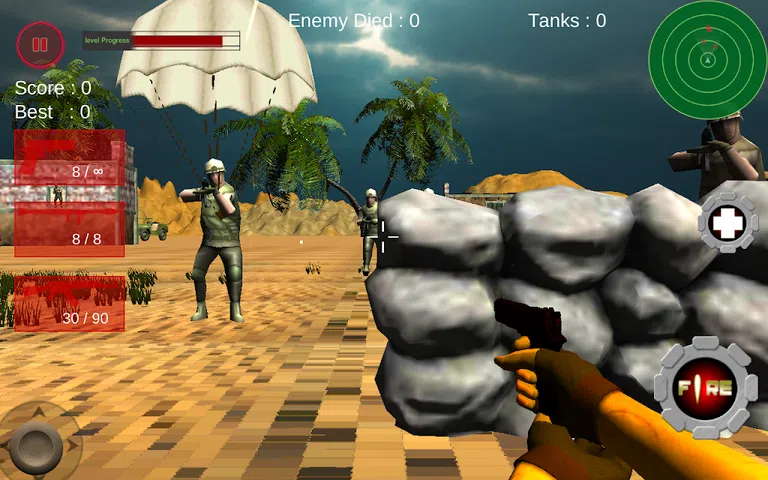
Task: Tap the green radar minimap
Action: pyautogui.click(x=708, y=59)
